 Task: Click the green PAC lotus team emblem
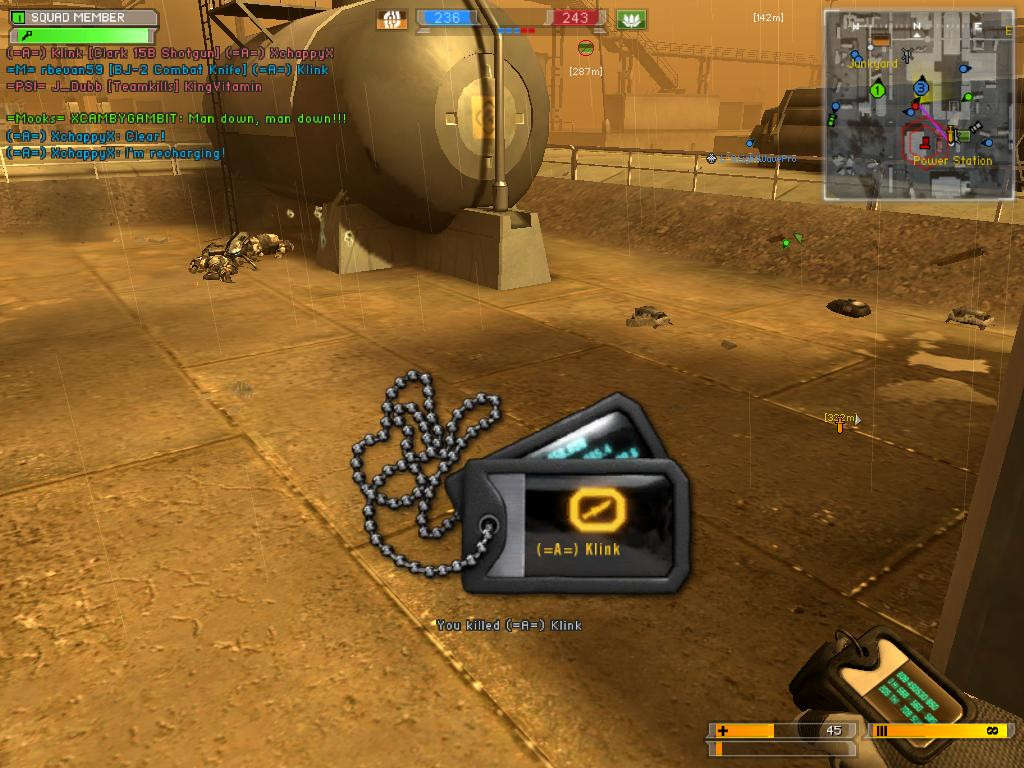(x=631, y=18)
